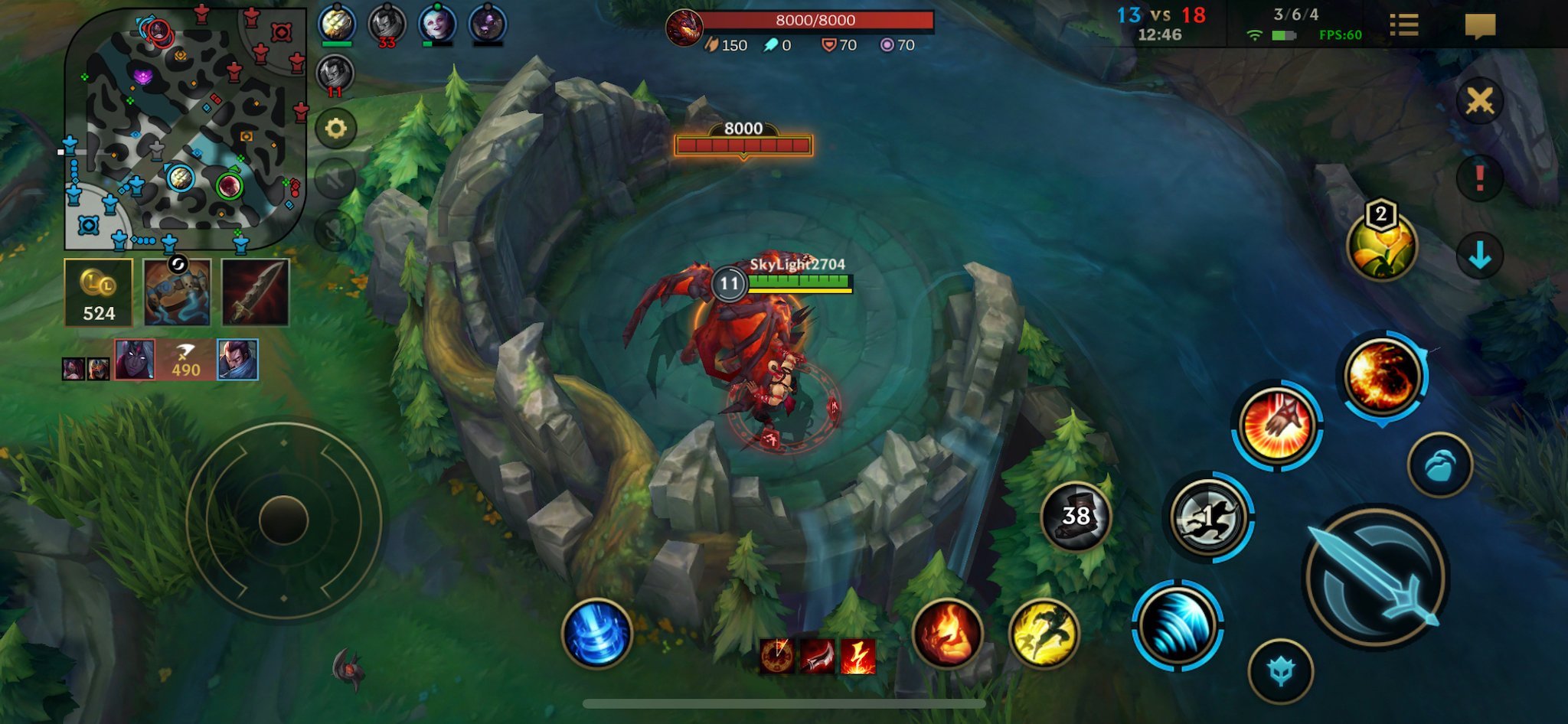Image resolution: width=1568 pixels, height=724 pixels.
Task: Target turrets with the tower attack button
Action: (1280, 671)
